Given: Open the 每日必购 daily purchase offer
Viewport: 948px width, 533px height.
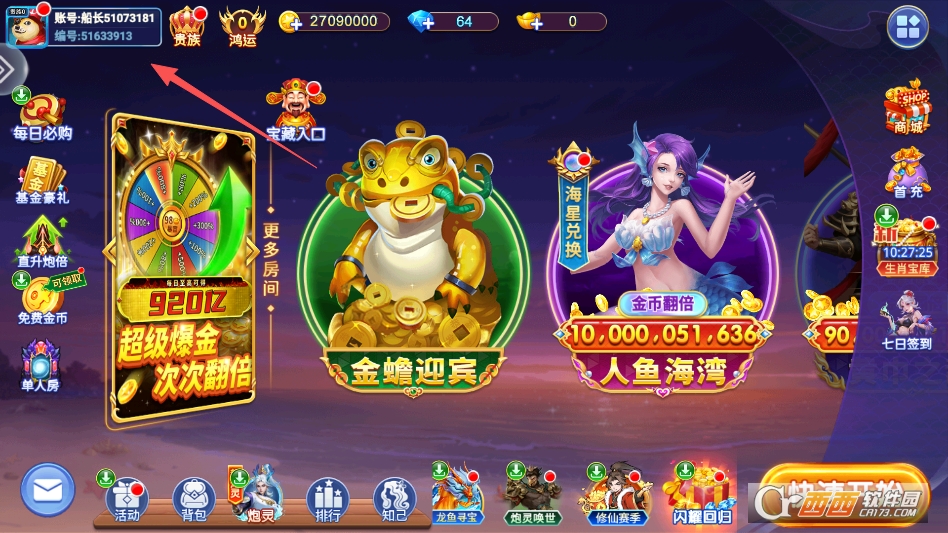Looking at the screenshot, I should coord(40,117).
